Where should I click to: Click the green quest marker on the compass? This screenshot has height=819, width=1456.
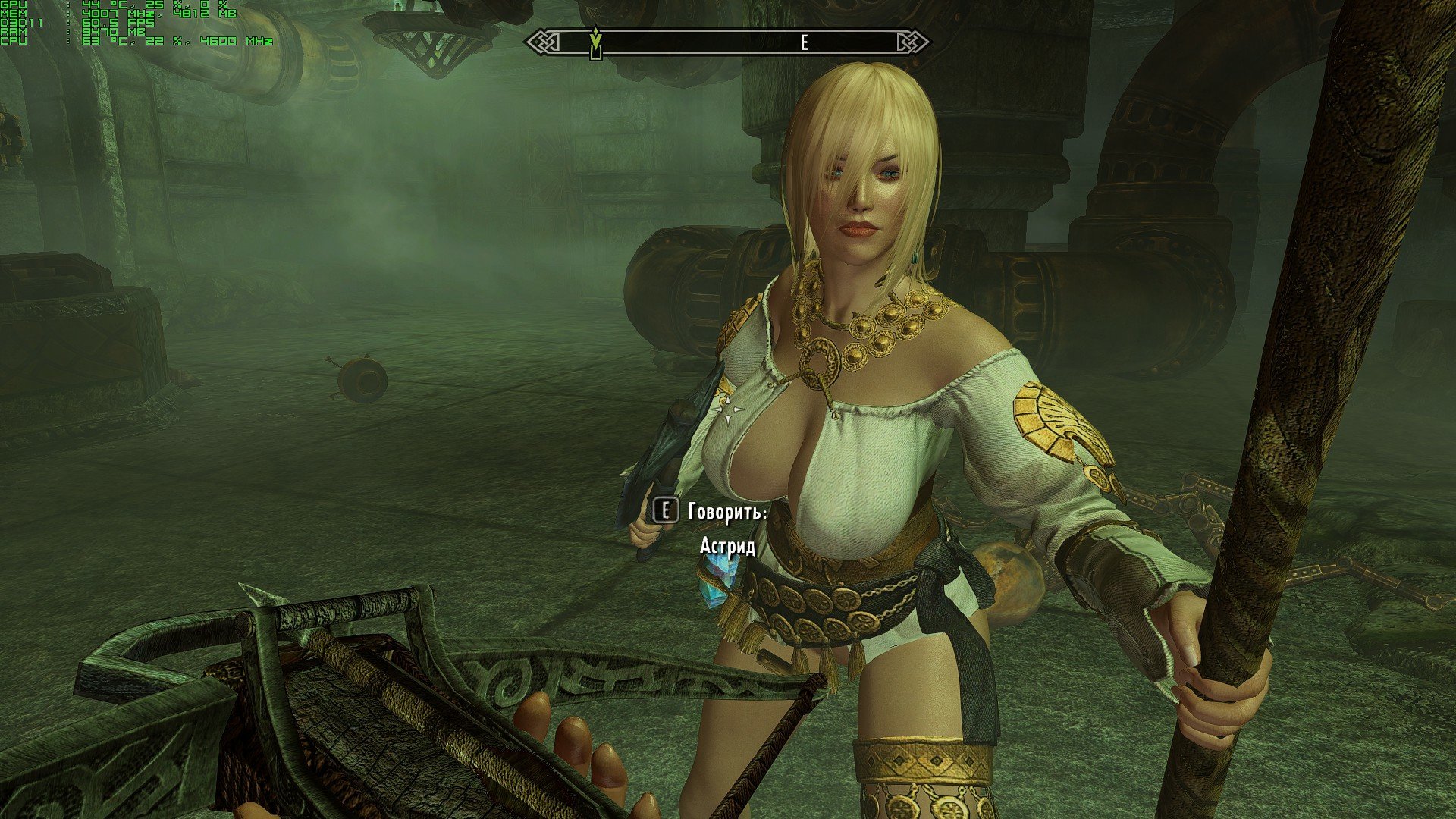tap(596, 42)
